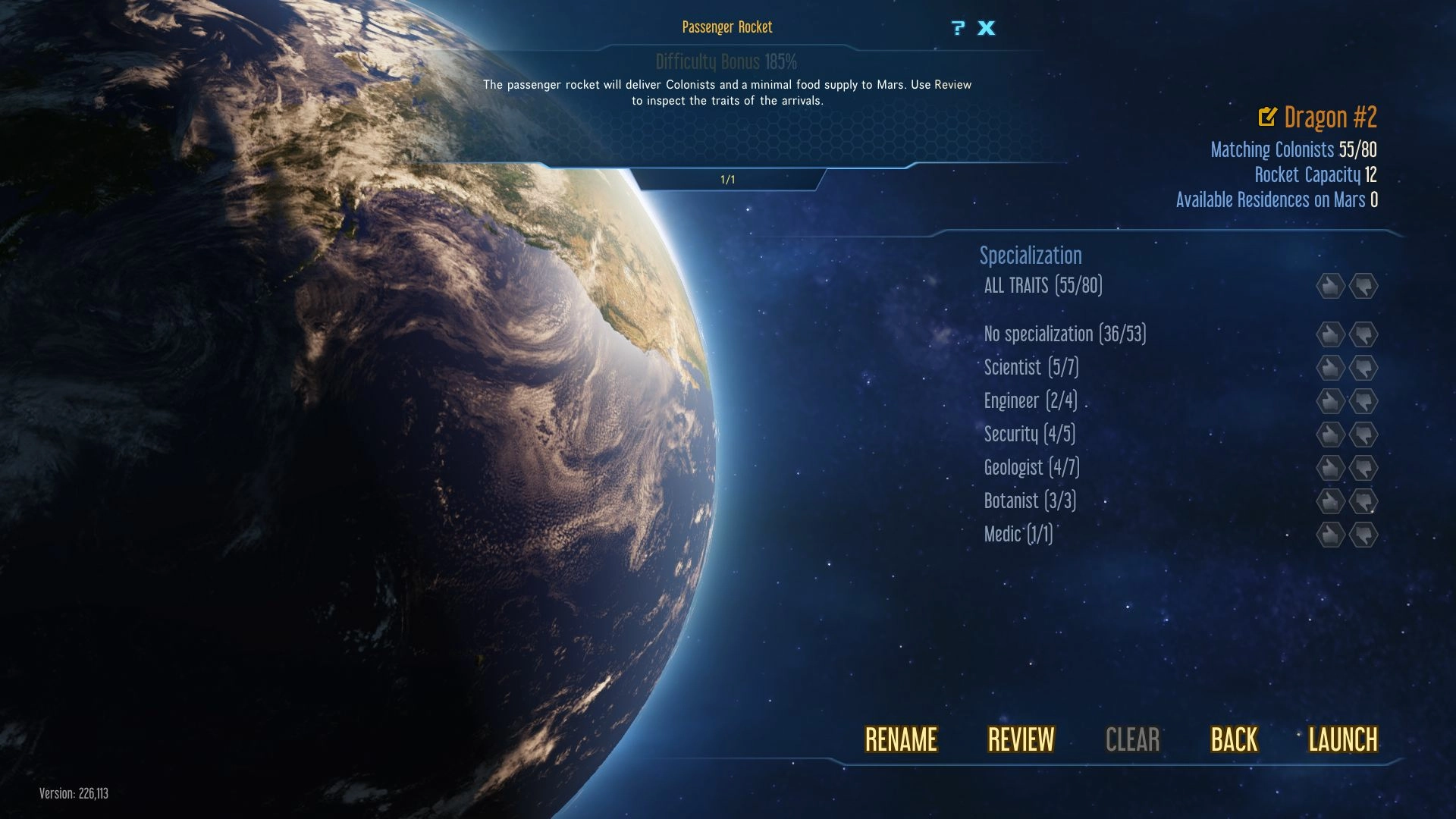
Task: Thumbs up the Engineer specialization
Action: (1330, 401)
